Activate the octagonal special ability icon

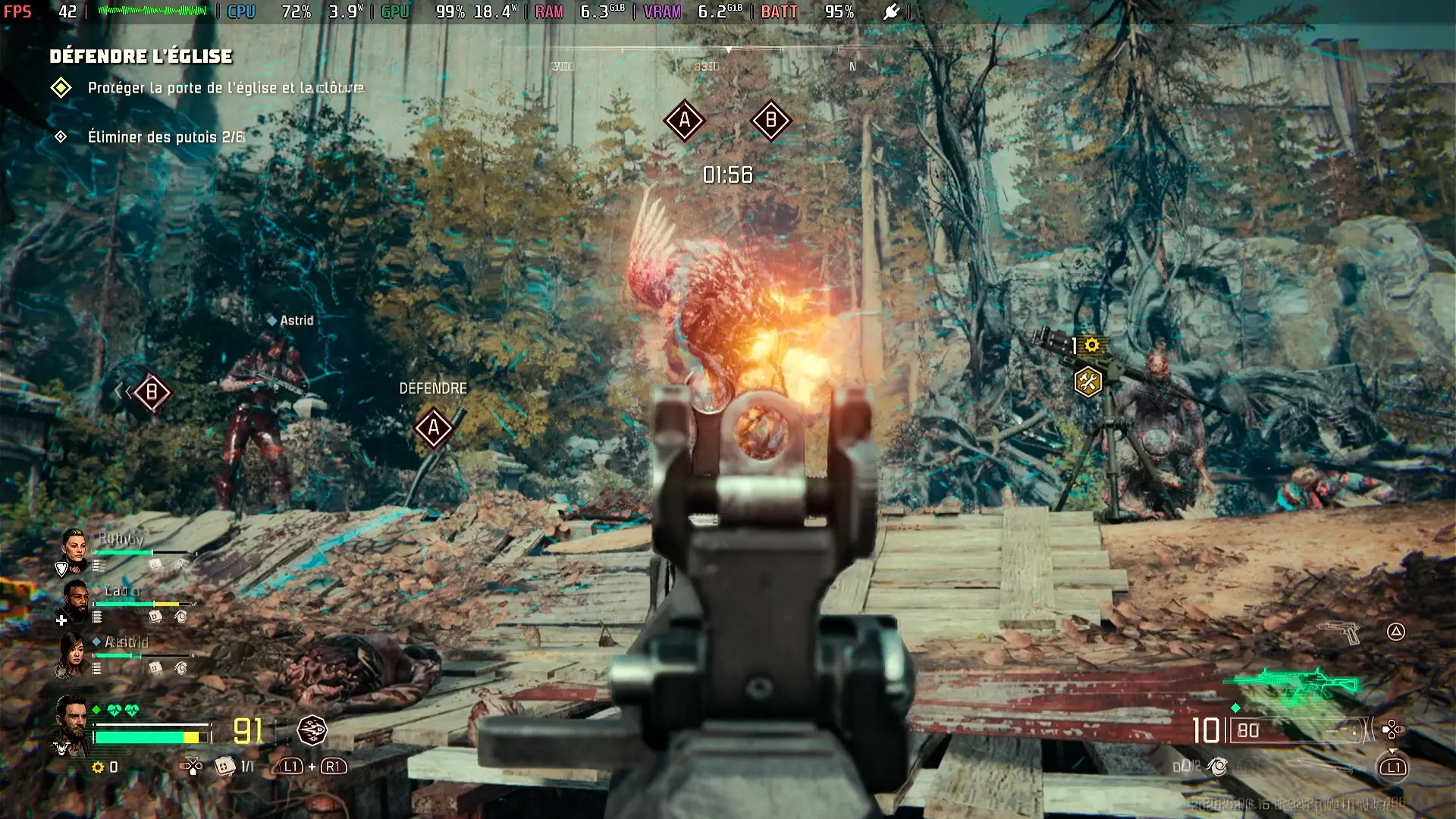pos(312,730)
